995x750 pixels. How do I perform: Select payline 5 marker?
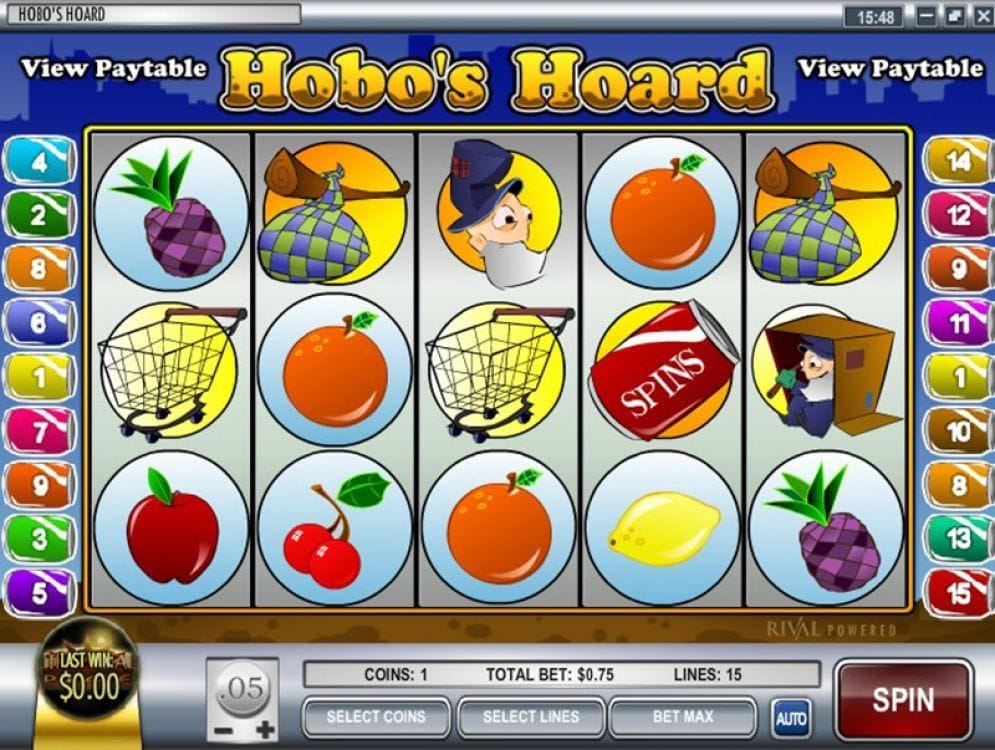[39, 593]
